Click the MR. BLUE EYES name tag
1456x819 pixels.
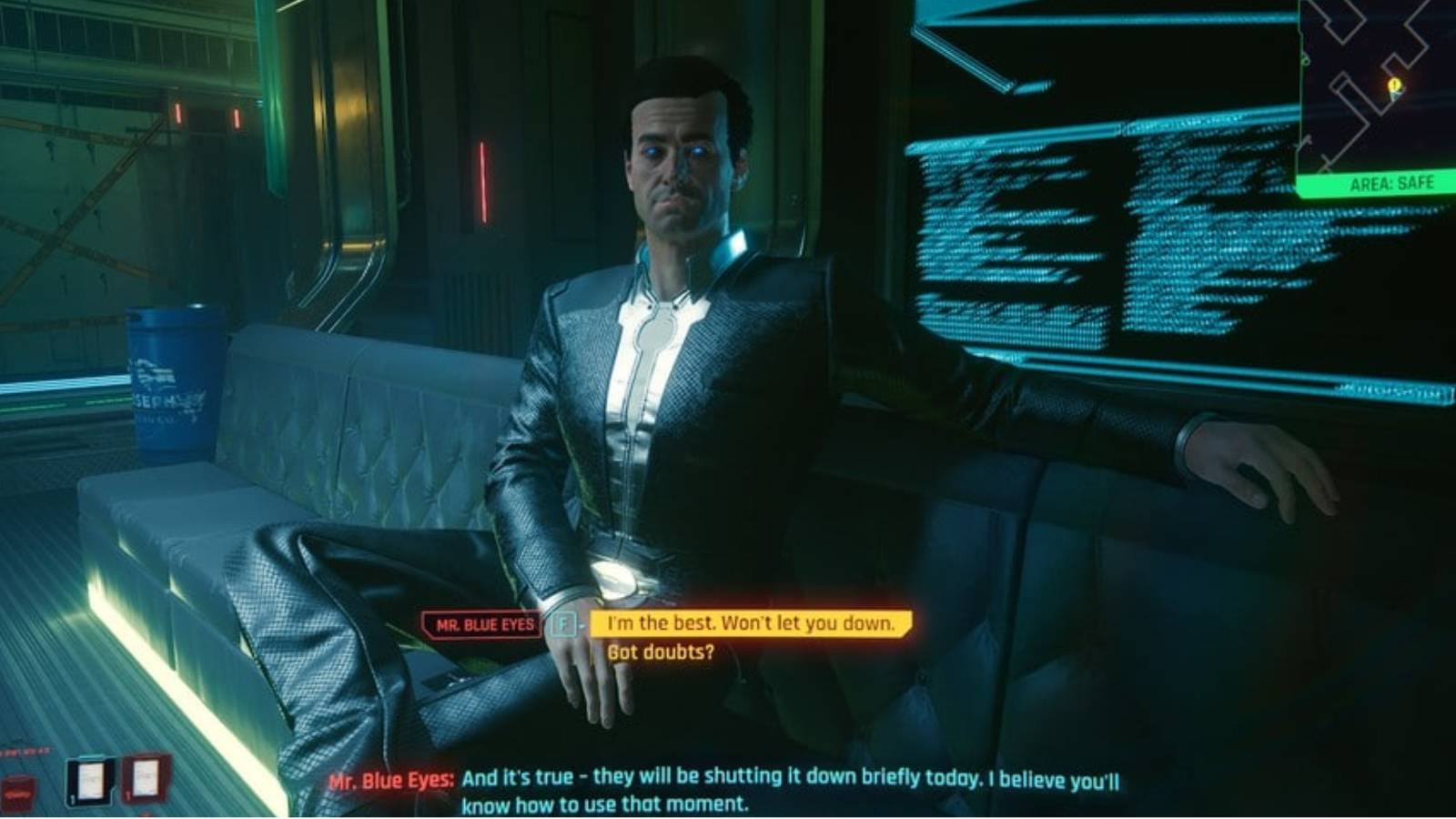(x=480, y=624)
